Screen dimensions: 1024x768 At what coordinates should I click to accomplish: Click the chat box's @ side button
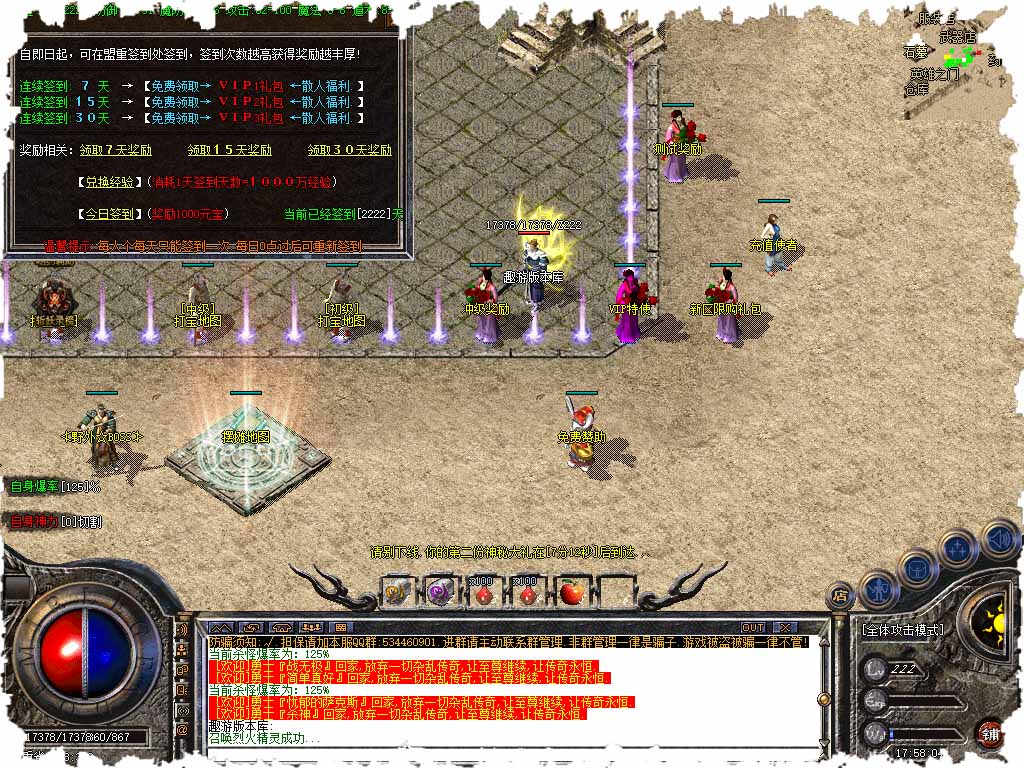182,730
